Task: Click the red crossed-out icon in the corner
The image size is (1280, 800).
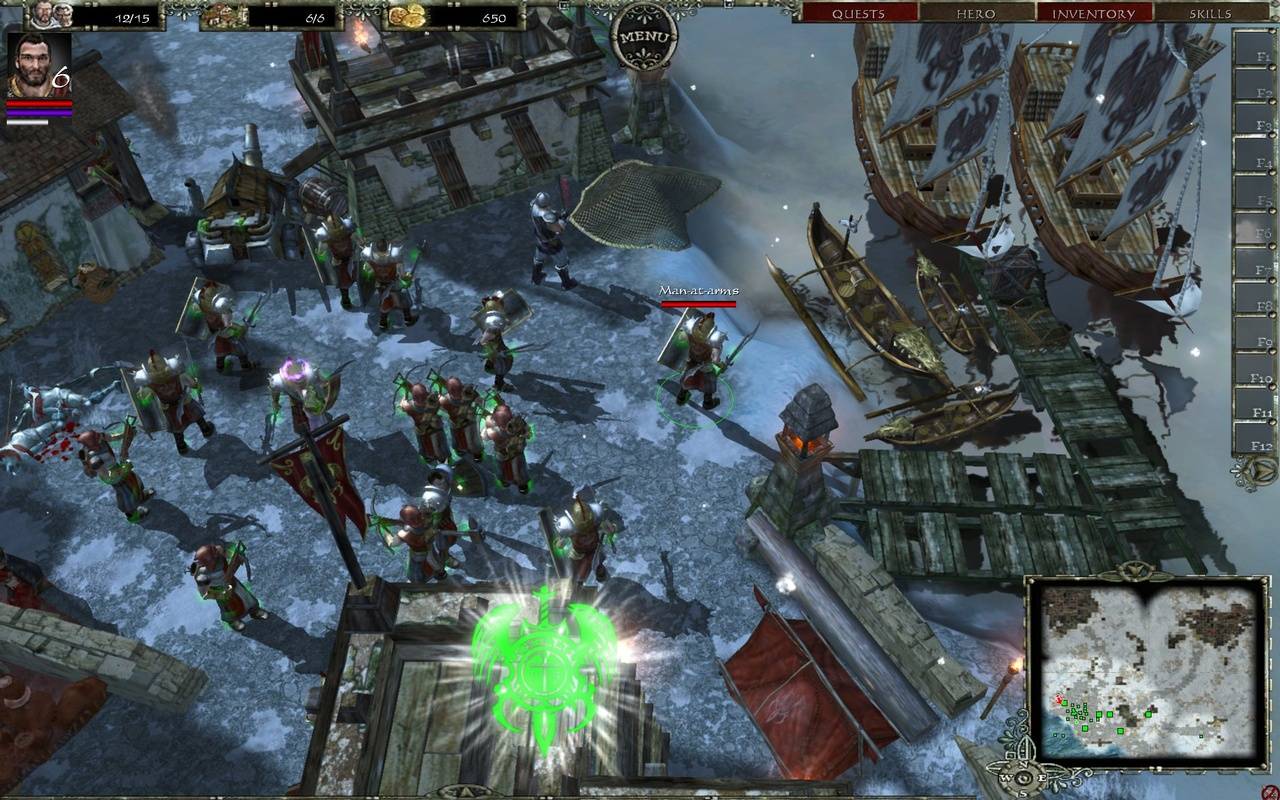Action: [1270, 791]
